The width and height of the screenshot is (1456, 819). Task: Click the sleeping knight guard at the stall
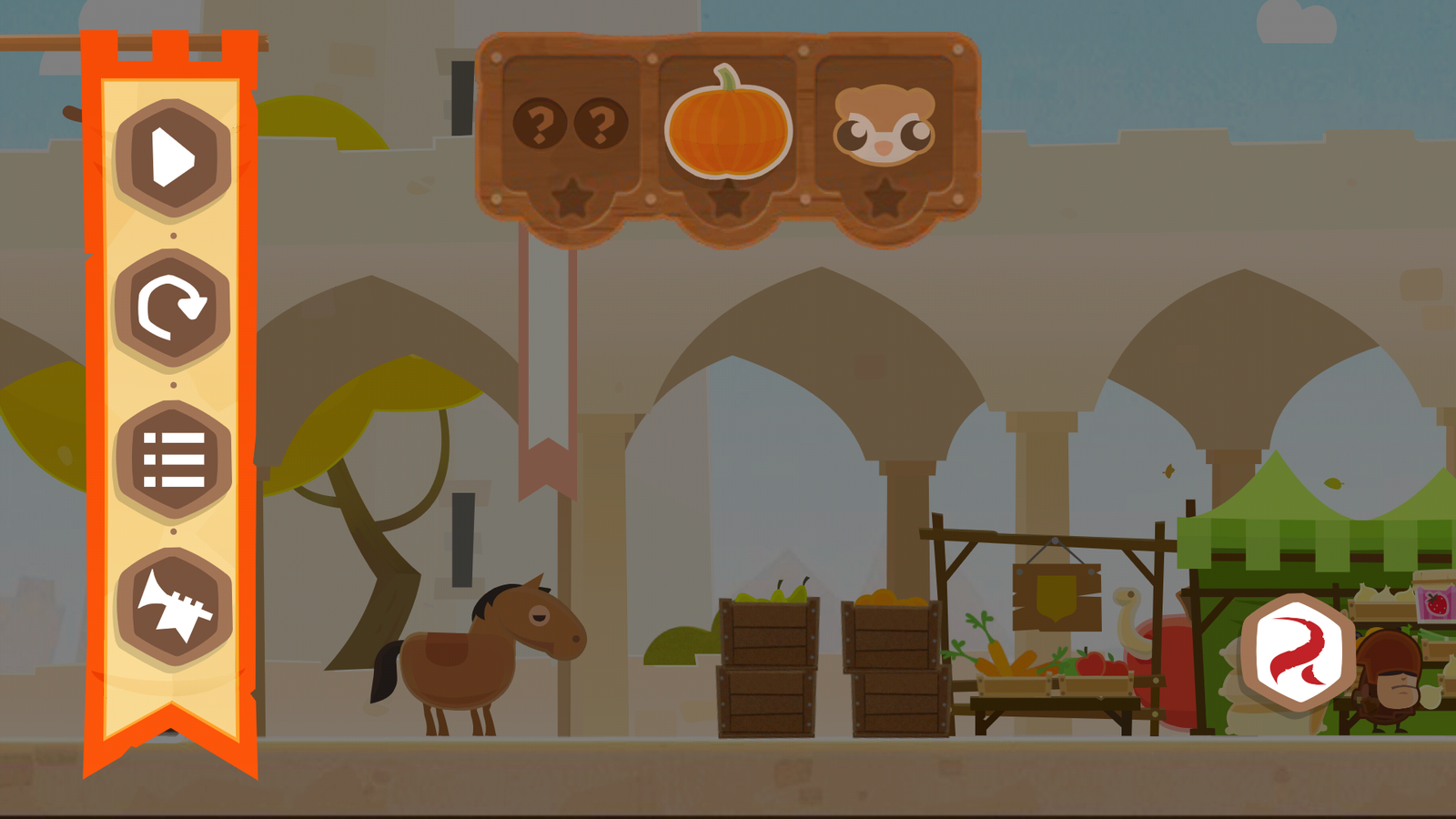1388,678
